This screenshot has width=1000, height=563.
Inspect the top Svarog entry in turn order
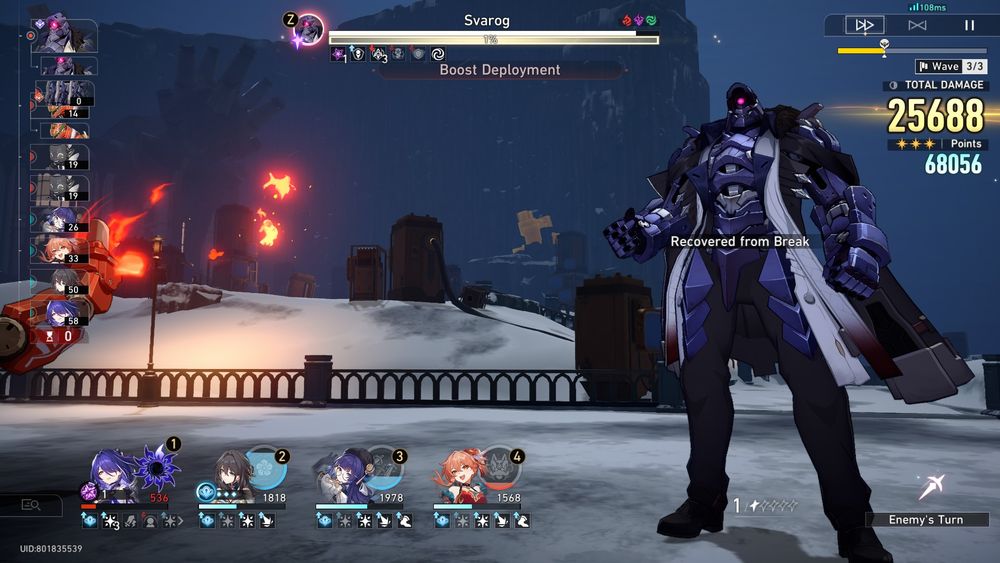coord(64,36)
